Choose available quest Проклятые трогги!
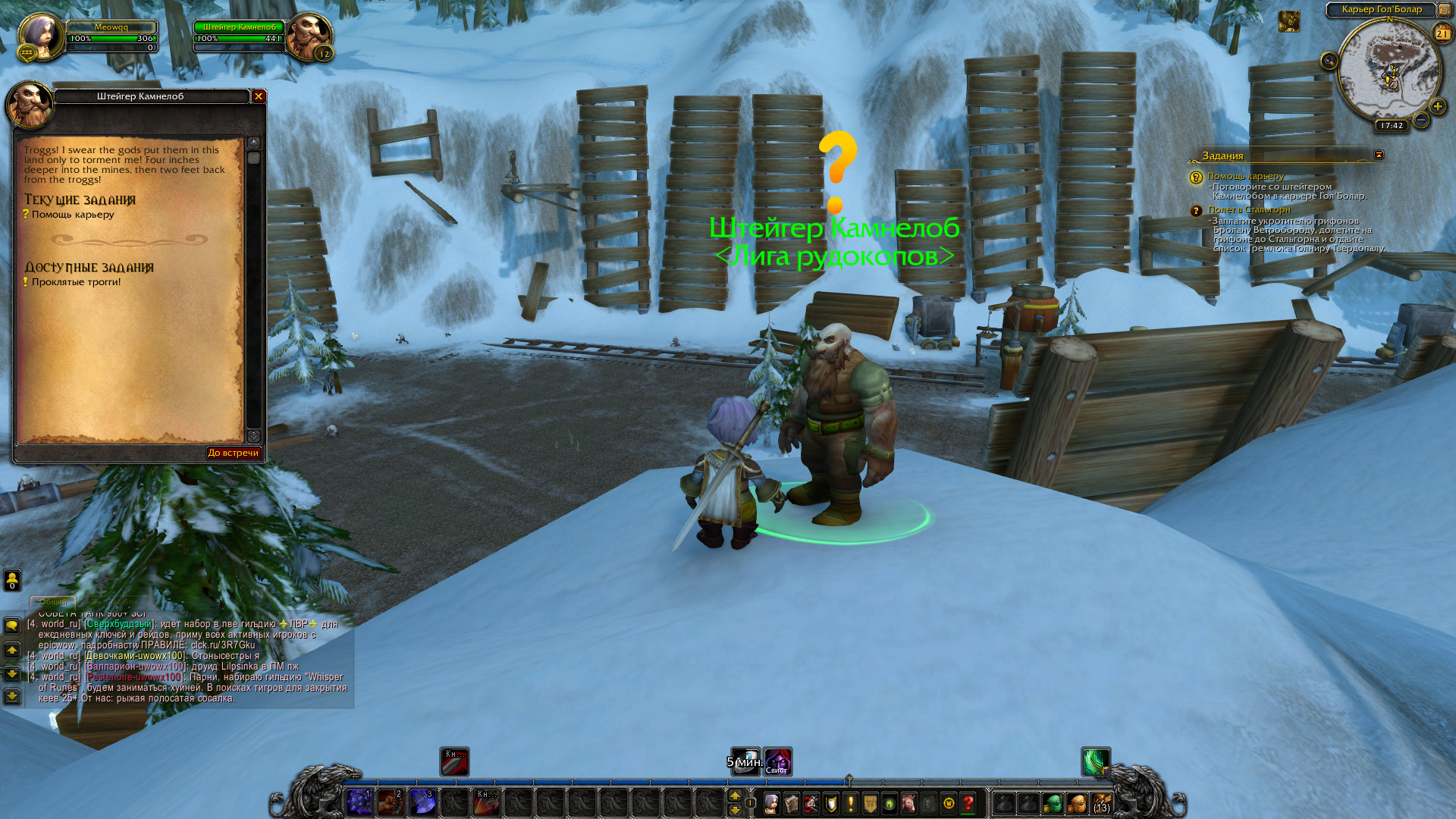 pos(76,282)
